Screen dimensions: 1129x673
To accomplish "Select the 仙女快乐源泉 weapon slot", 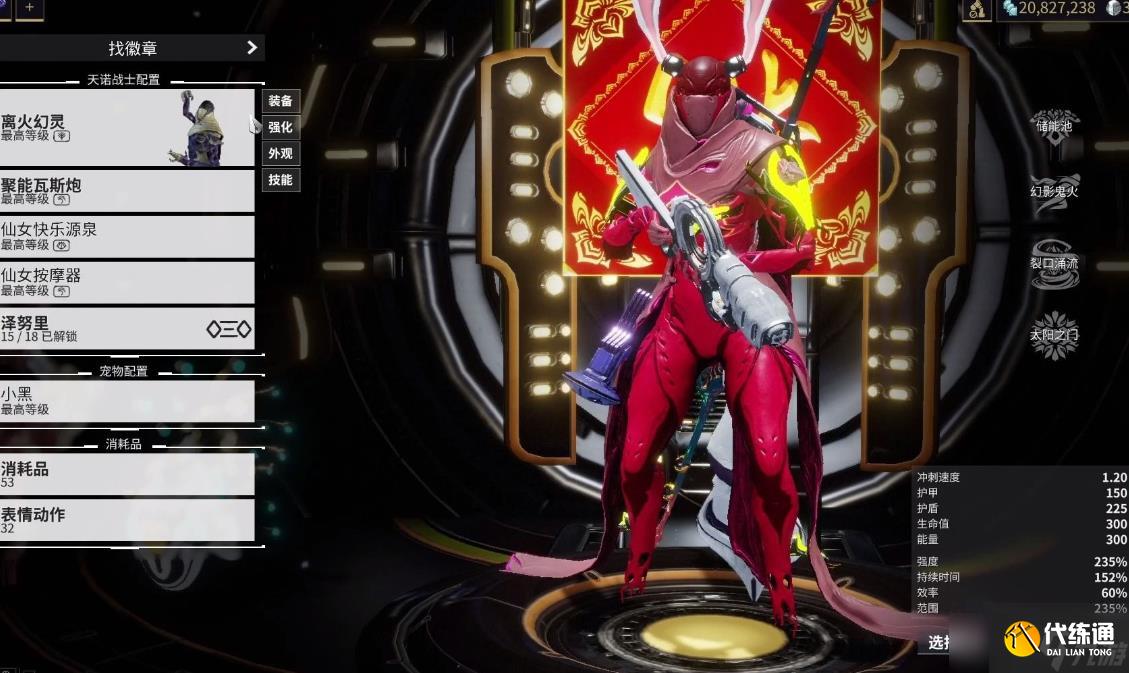I will [120, 236].
